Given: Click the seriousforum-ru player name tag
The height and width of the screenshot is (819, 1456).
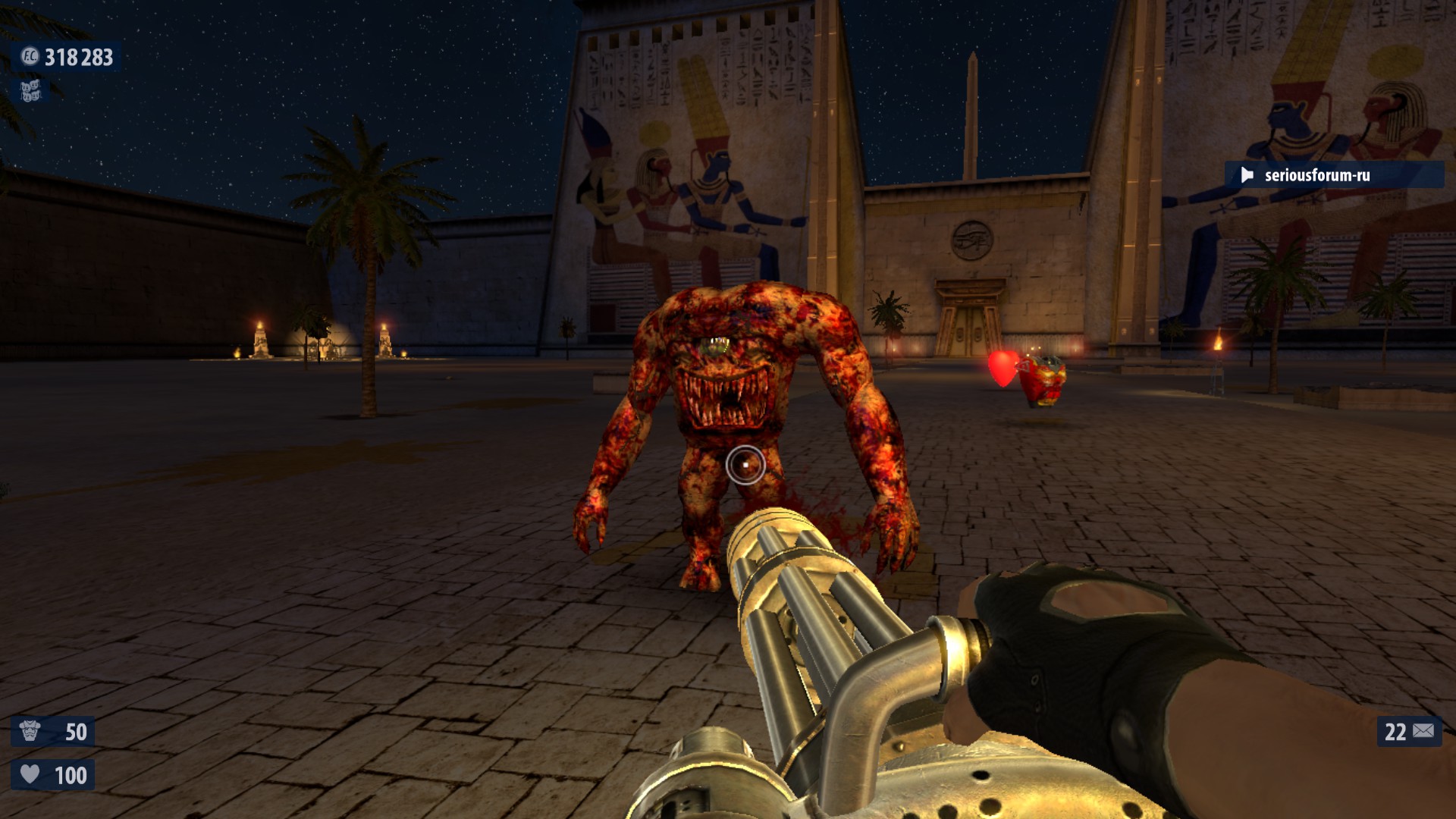Looking at the screenshot, I should [1316, 175].
